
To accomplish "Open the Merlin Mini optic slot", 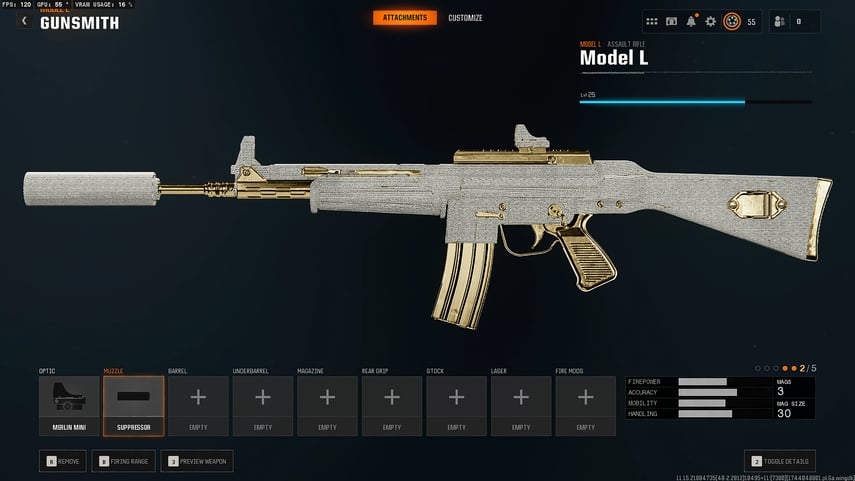I will point(69,405).
